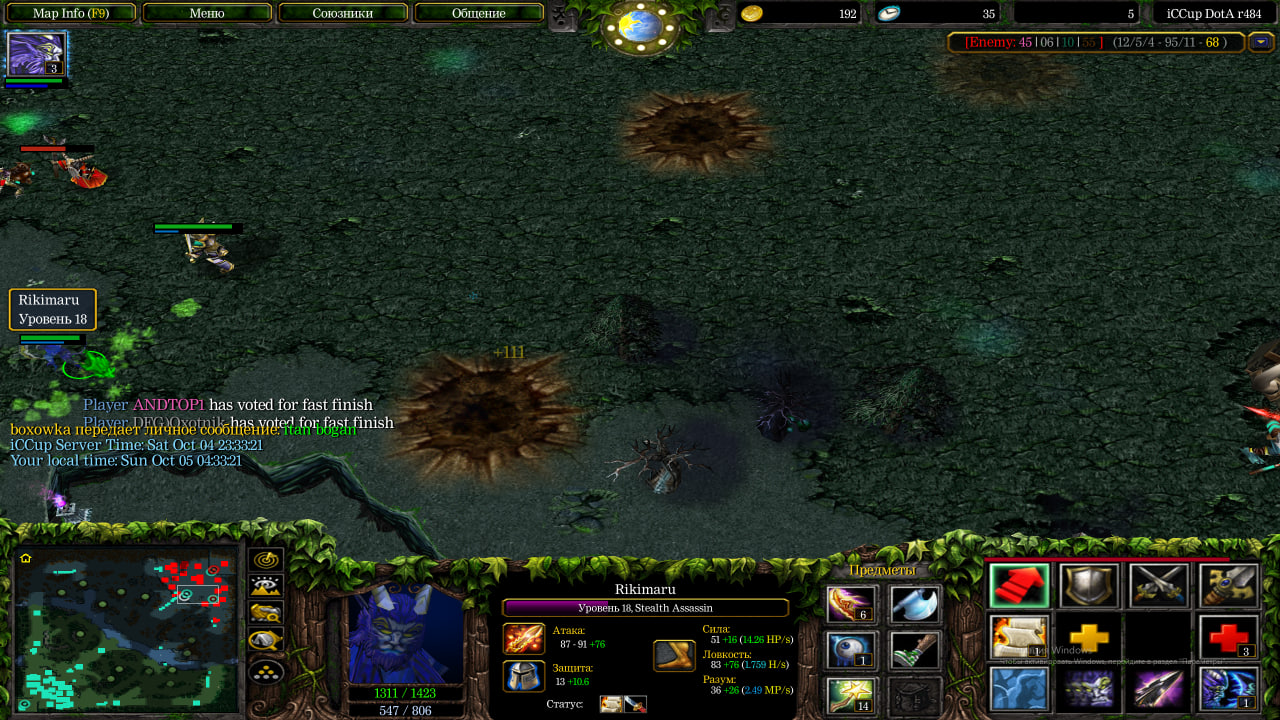Click on the minimap
1280x720 pixels.
coord(126,630)
